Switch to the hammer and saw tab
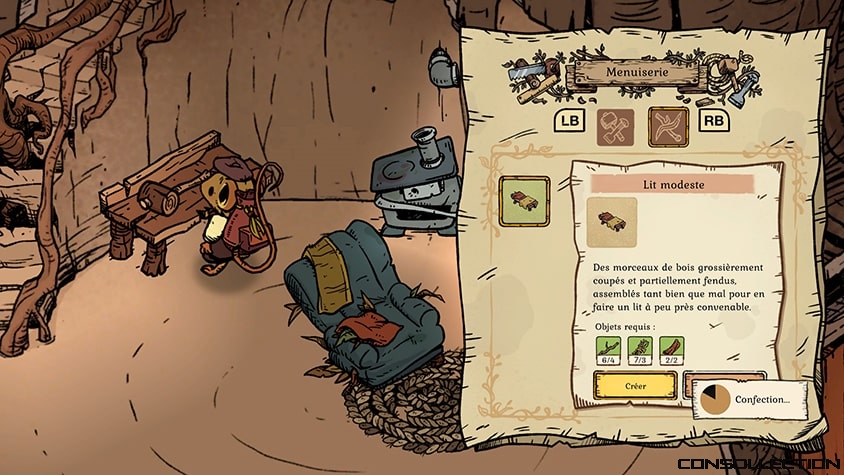The image size is (844, 475). pos(616,125)
